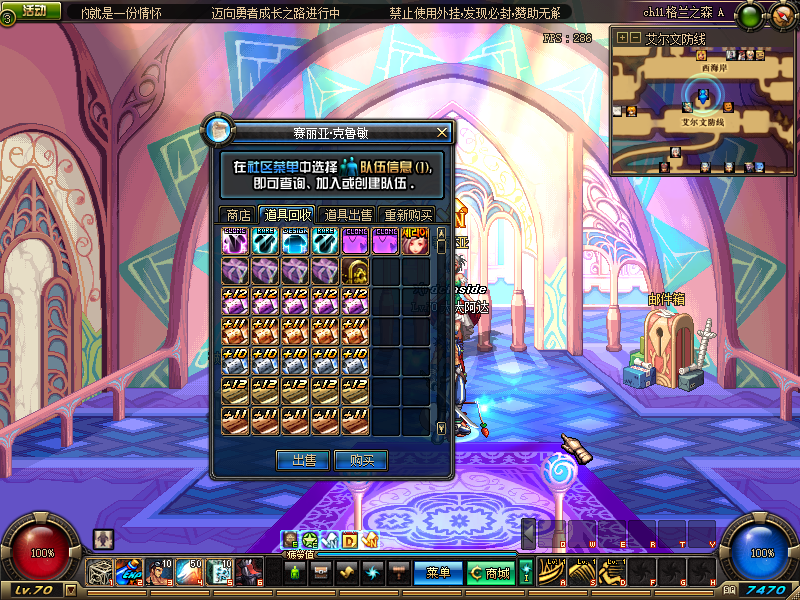Close the 赛丽亚·克鲁敏 shop window
This screenshot has height=600, width=800.
click(443, 133)
